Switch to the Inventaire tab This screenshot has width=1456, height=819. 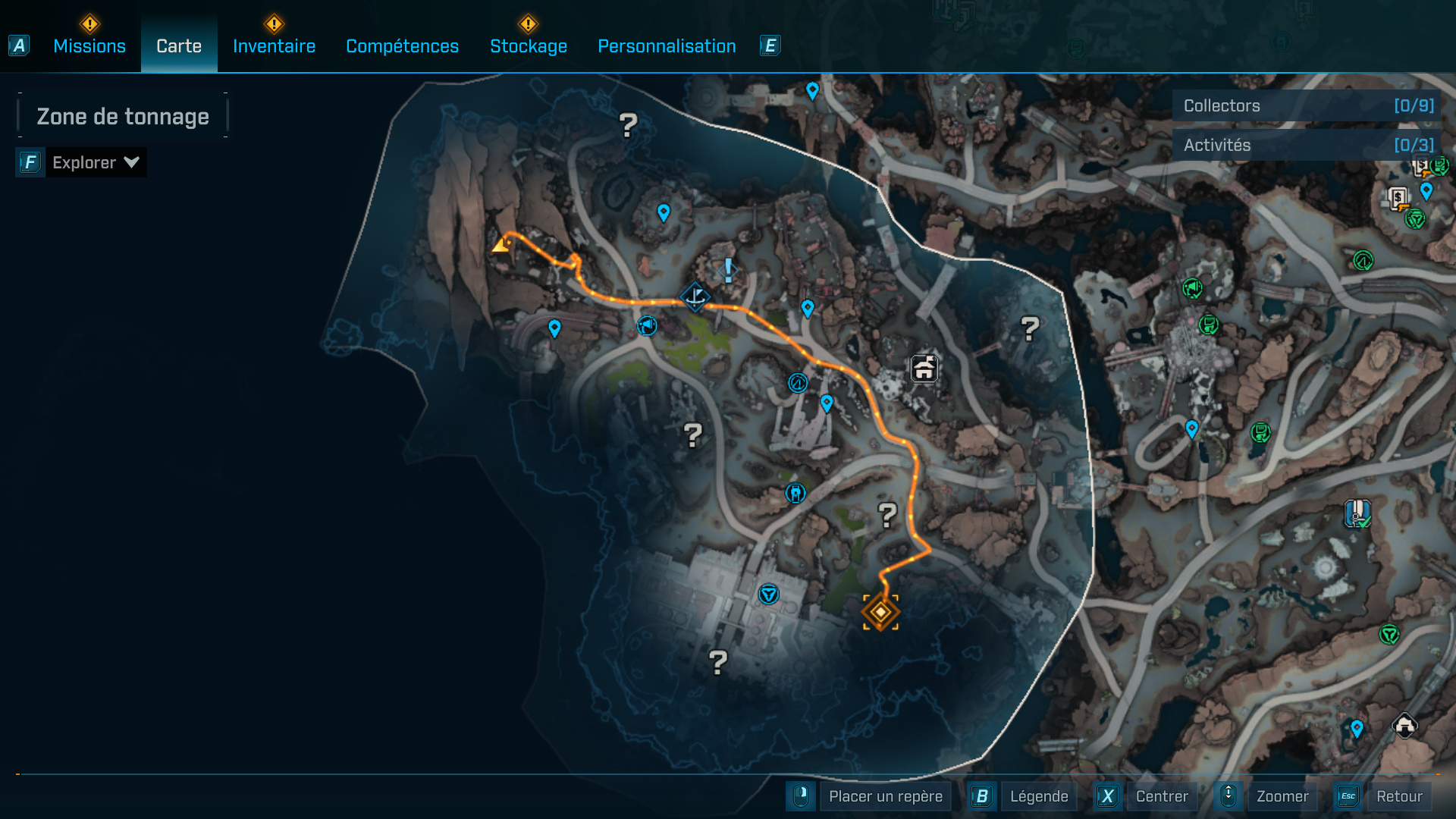(x=274, y=46)
